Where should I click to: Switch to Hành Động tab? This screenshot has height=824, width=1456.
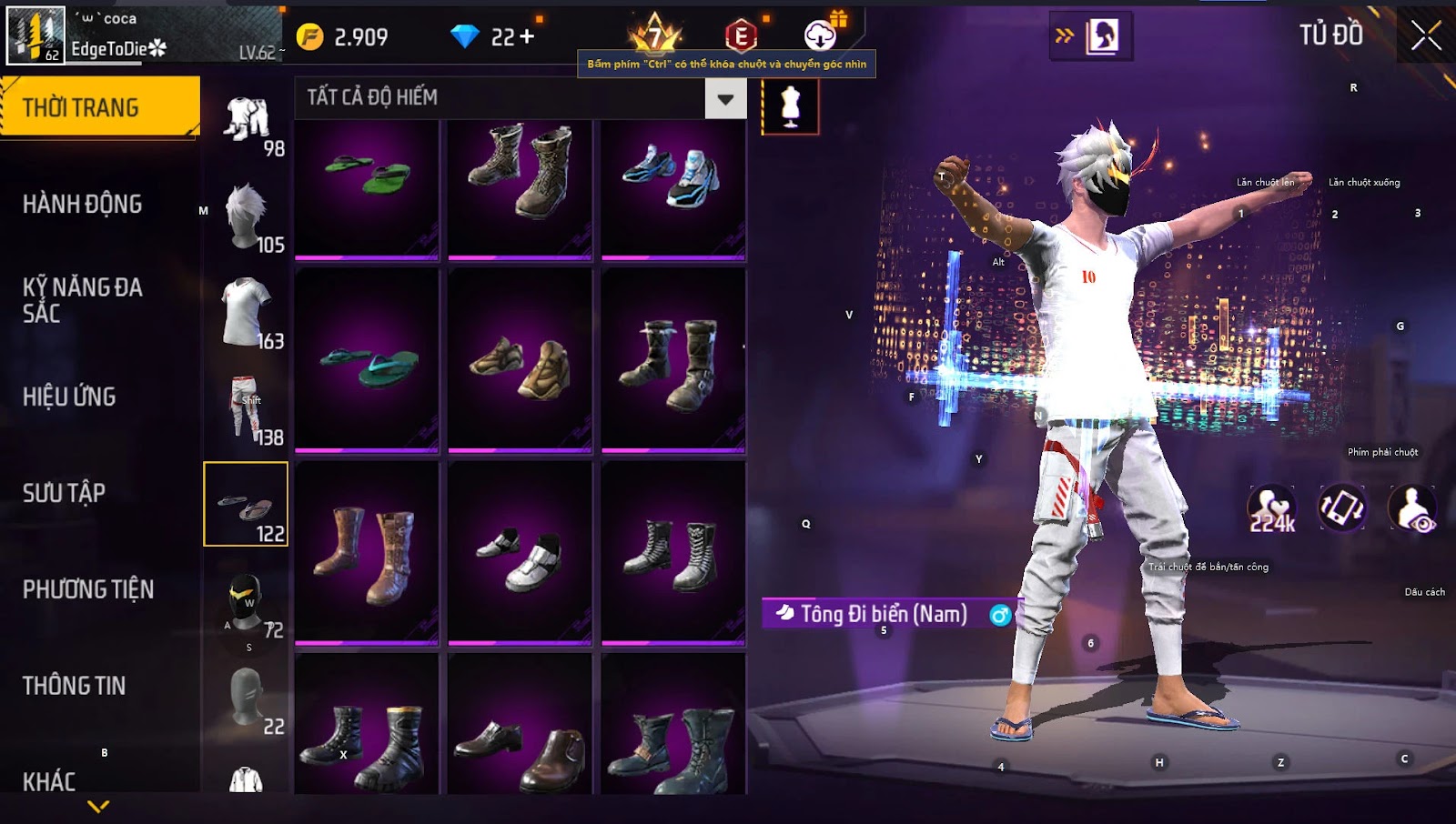tap(82, 204)
